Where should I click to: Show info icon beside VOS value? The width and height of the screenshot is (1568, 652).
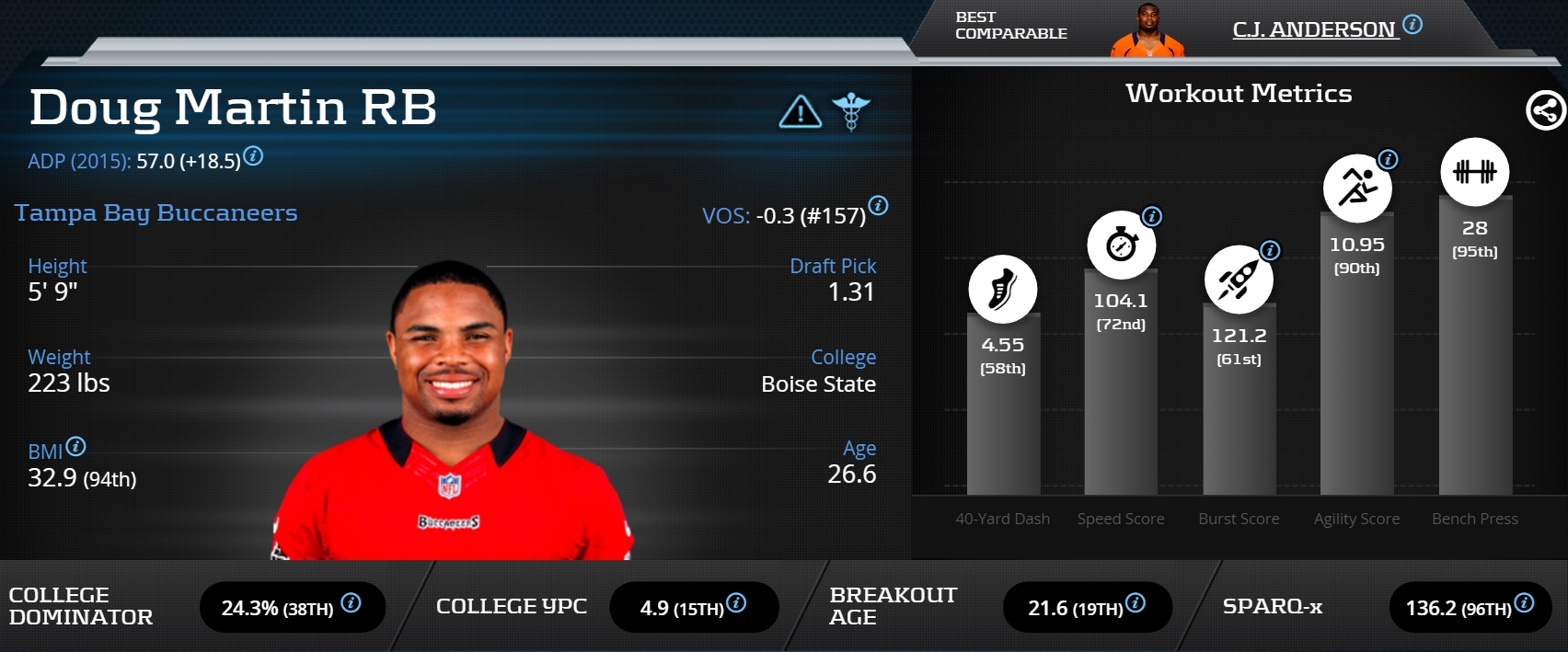coord(879,206)
